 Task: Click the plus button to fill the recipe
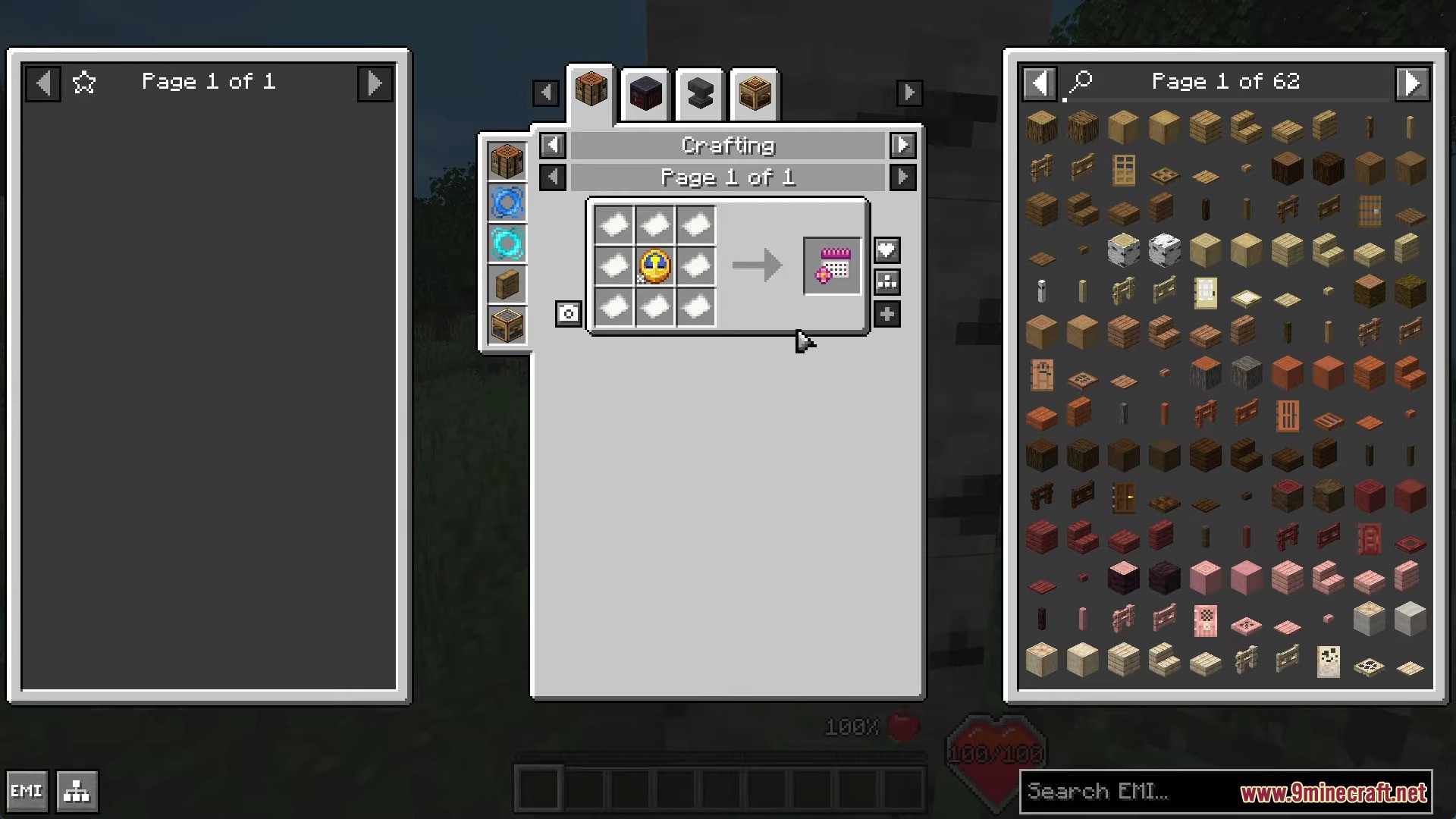pos(886,314)
